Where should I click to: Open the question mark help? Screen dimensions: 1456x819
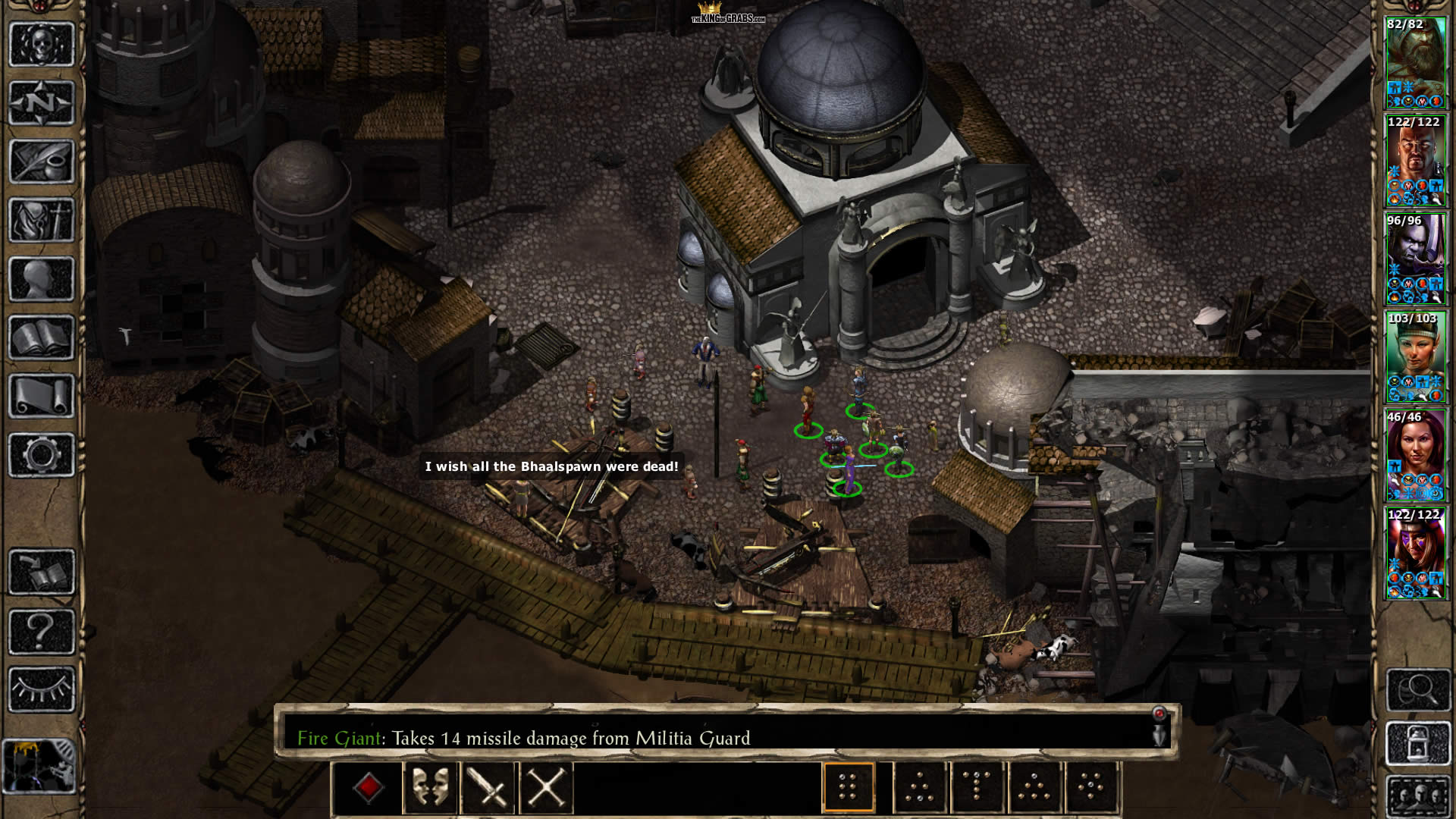(x=41, y=631)
